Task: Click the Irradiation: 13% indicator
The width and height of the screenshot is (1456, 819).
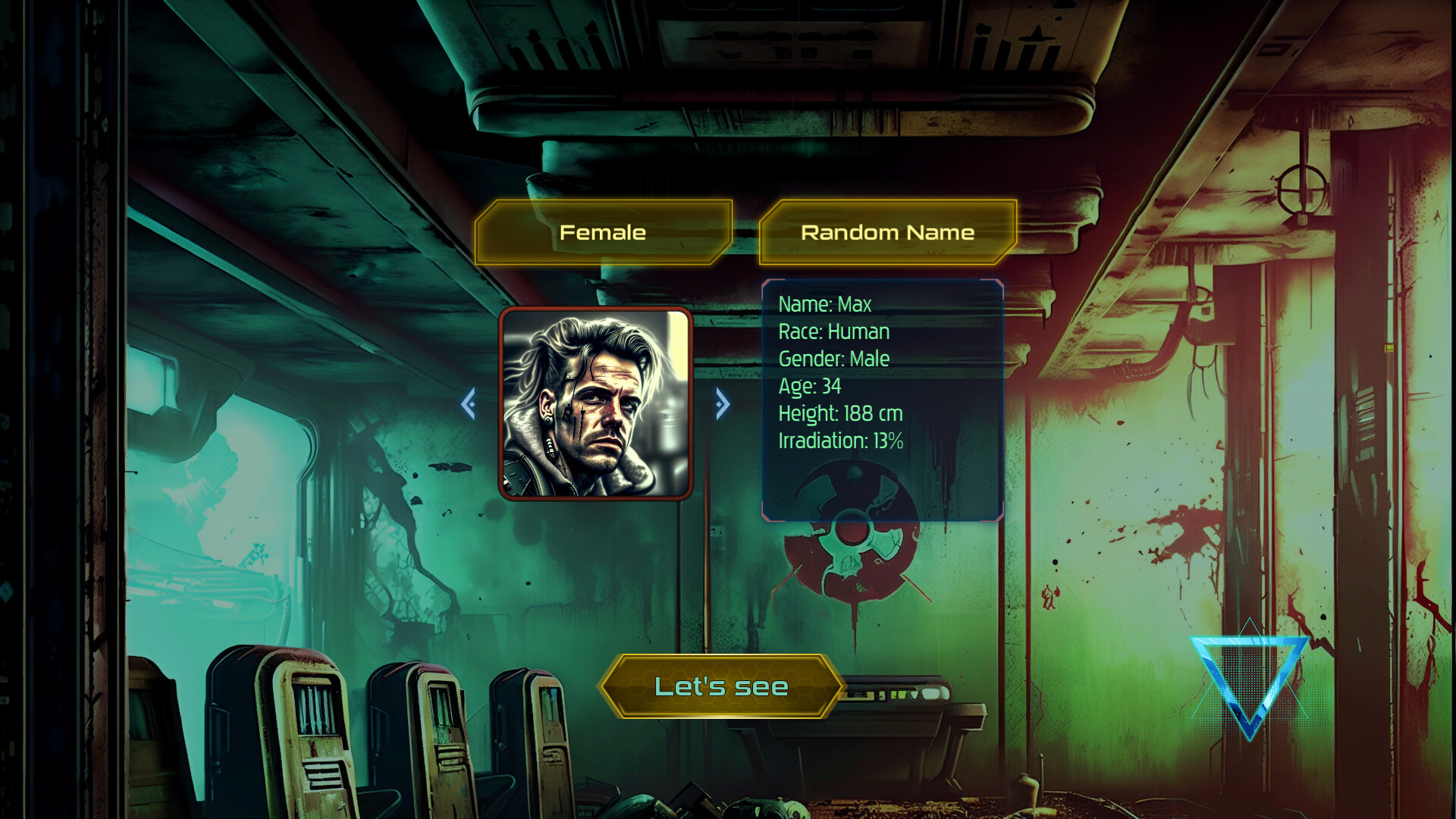Action: (x=841, y=440)
